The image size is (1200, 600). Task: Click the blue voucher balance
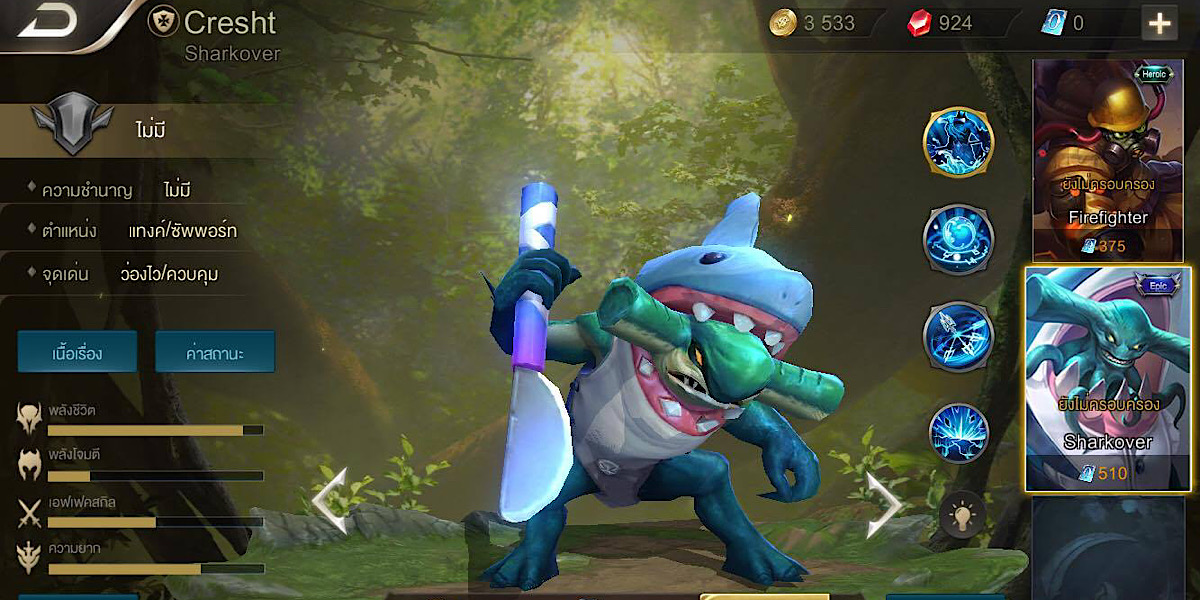pyautogui.click(x=1066, y=23)
